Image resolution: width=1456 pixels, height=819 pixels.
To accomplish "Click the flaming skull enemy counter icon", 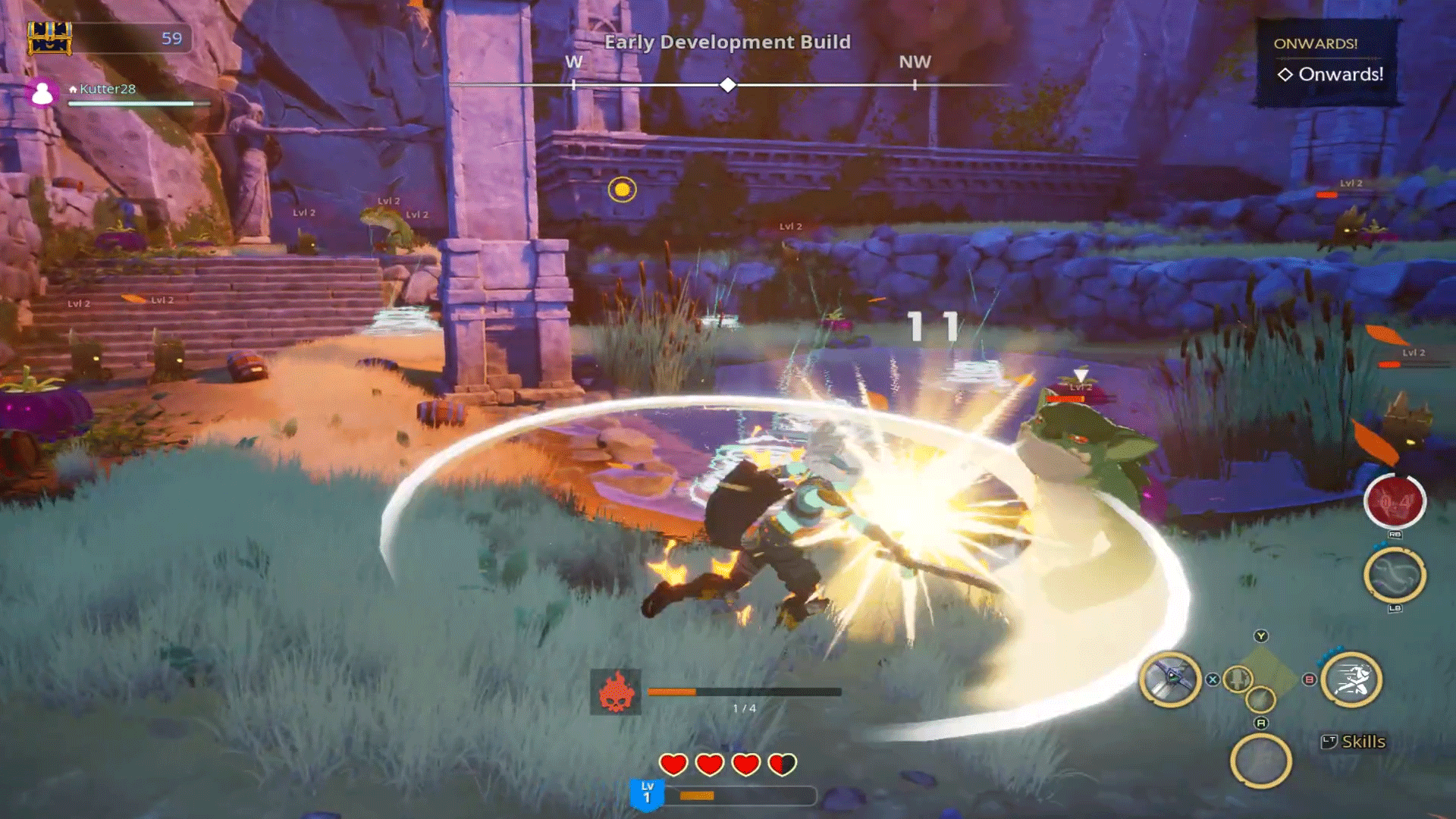I will click(616, 692).
